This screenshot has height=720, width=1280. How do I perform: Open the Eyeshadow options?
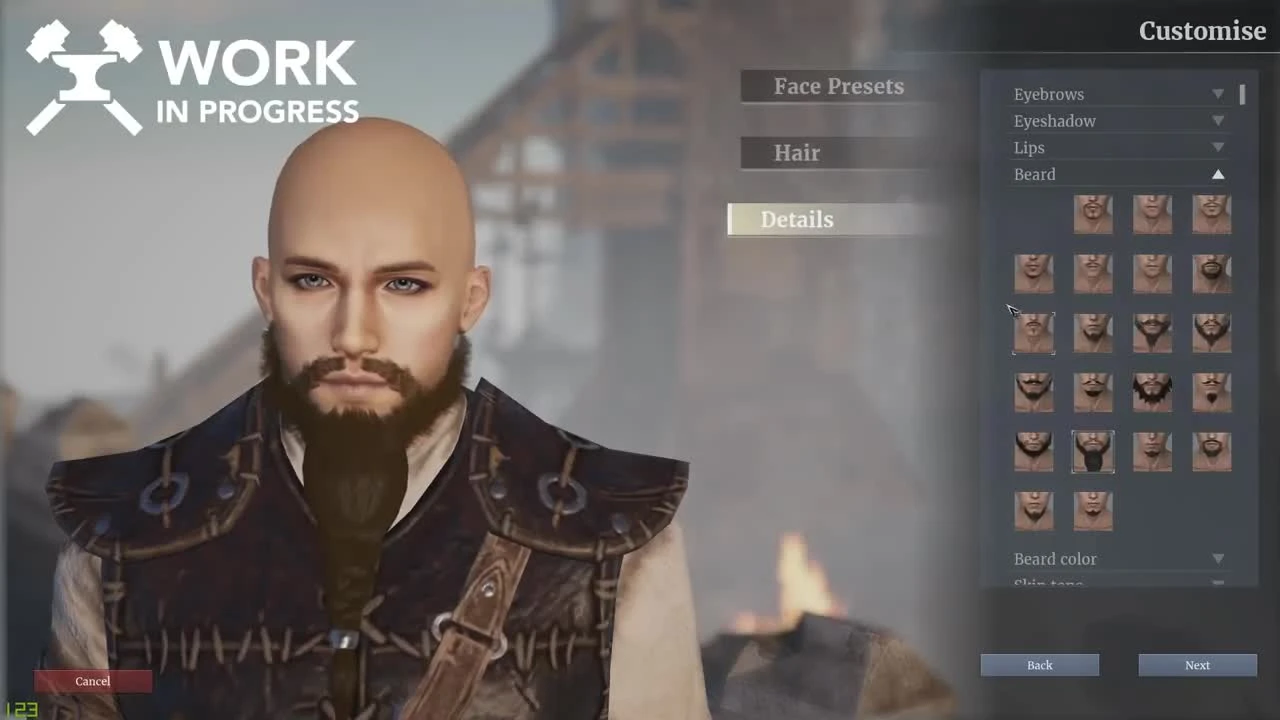(x=1117, y=120)
